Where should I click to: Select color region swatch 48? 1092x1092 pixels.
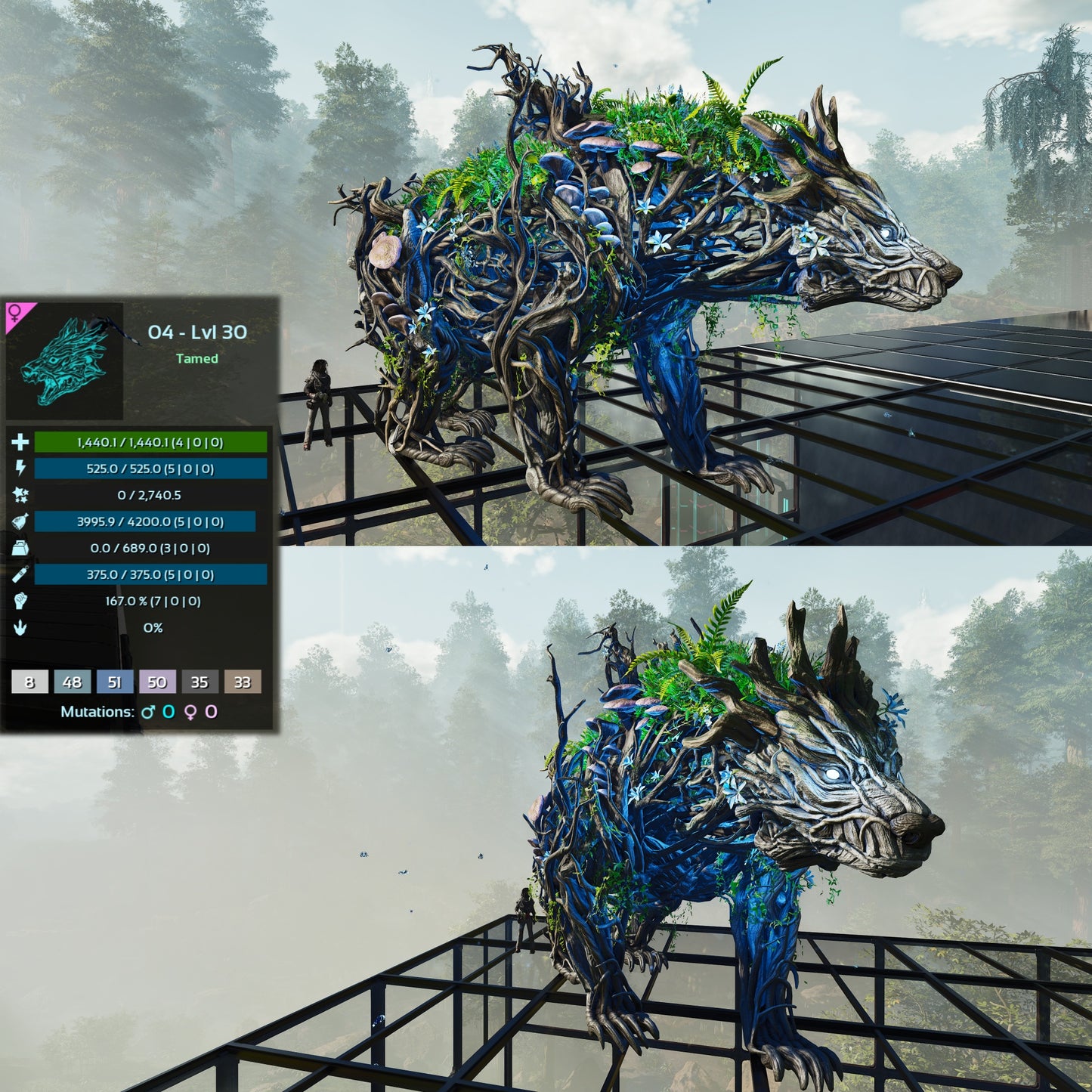72,682
